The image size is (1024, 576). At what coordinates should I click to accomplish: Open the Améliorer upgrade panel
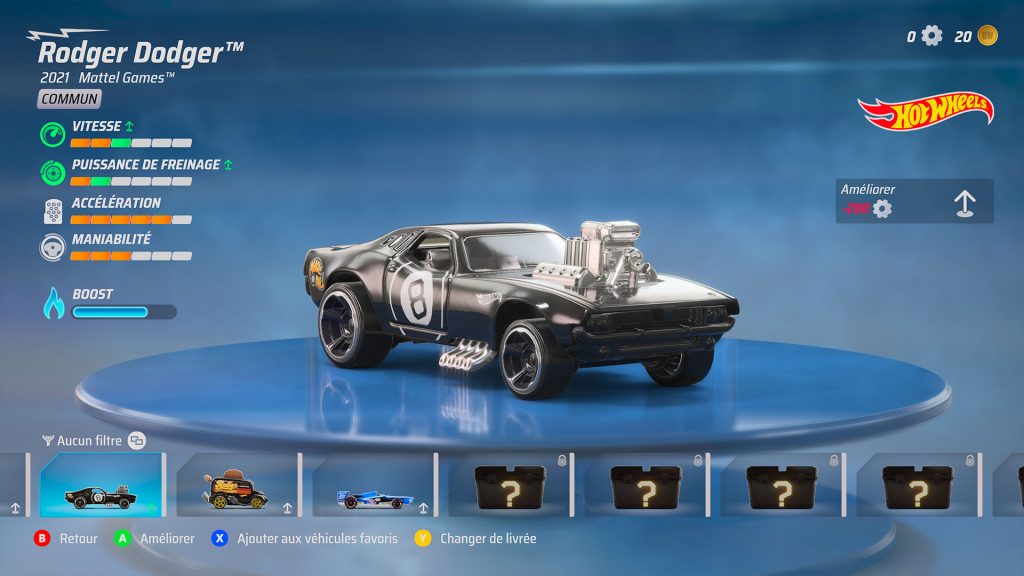click(914, 201)
